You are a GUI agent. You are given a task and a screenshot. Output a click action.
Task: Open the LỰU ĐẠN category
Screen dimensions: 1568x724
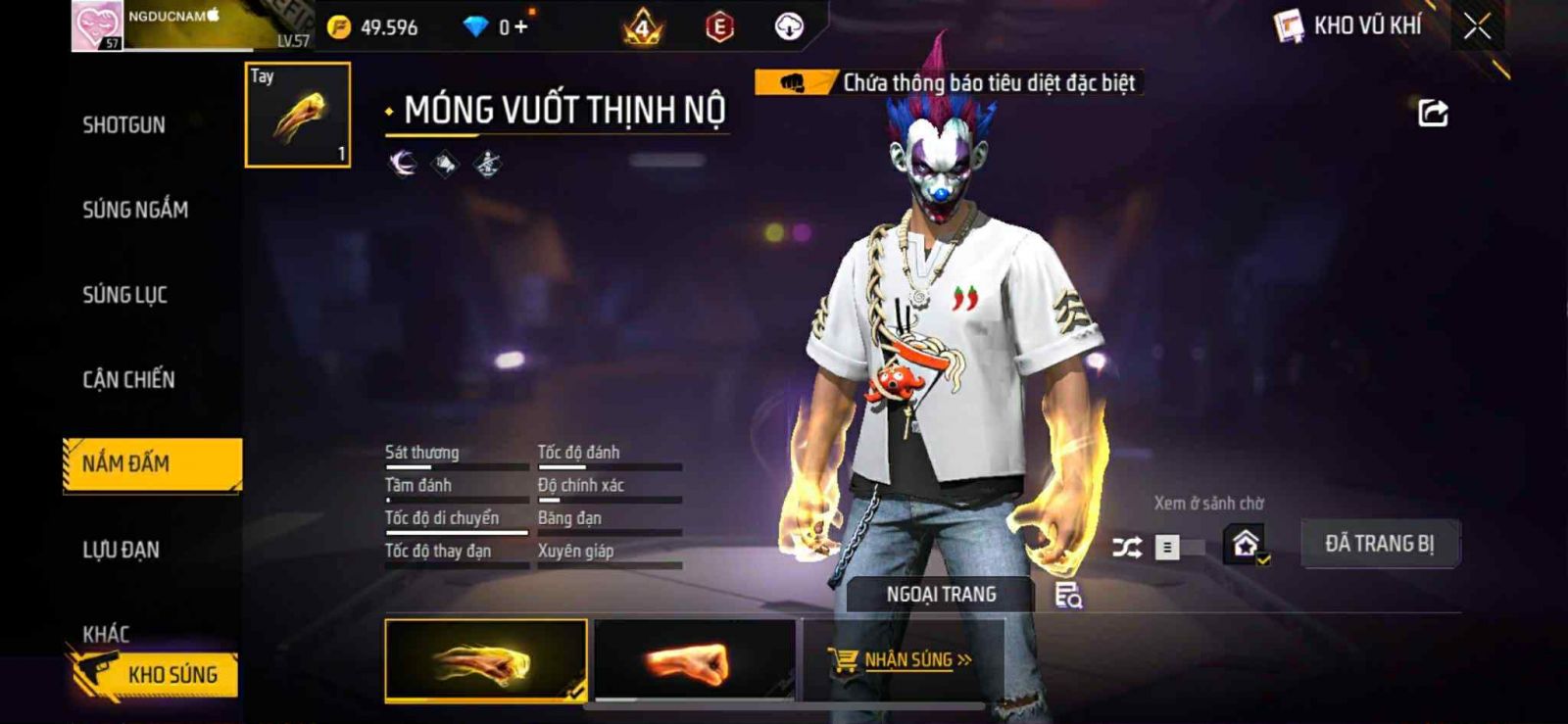pos(121,549)
